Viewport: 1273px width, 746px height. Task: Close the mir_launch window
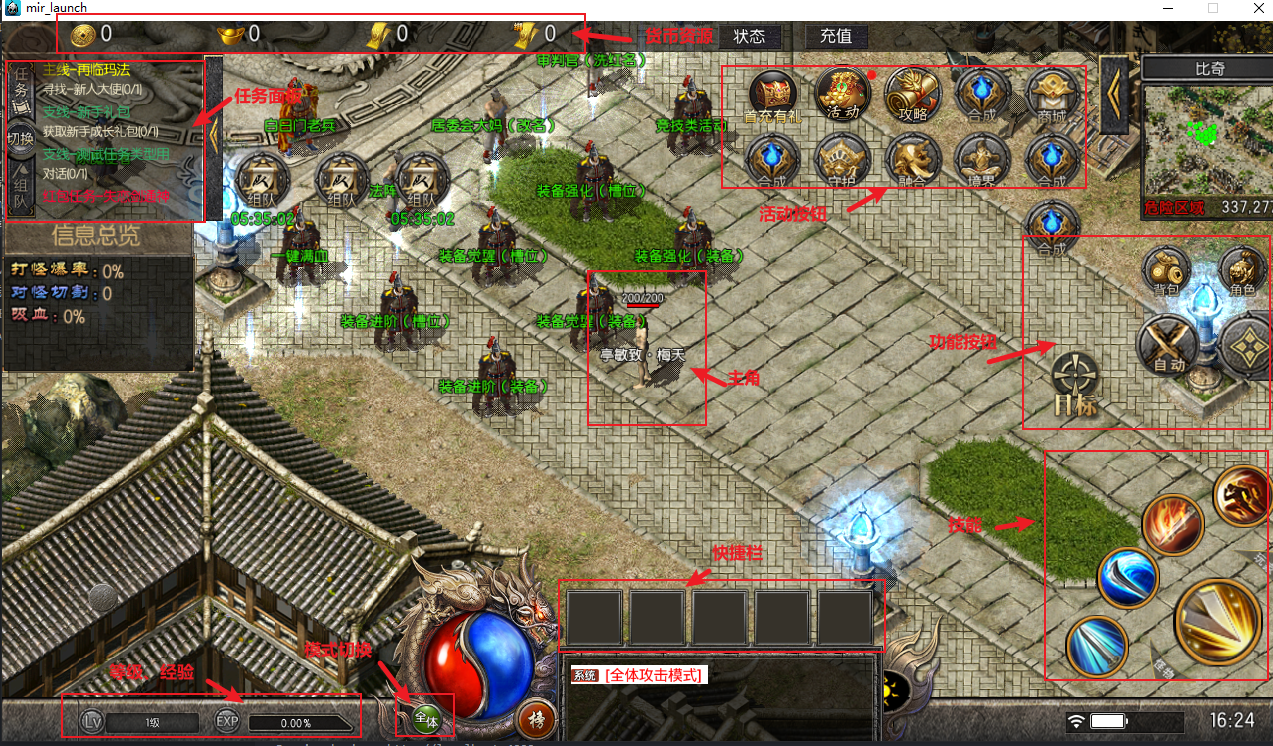click(x=1251, y=8)
